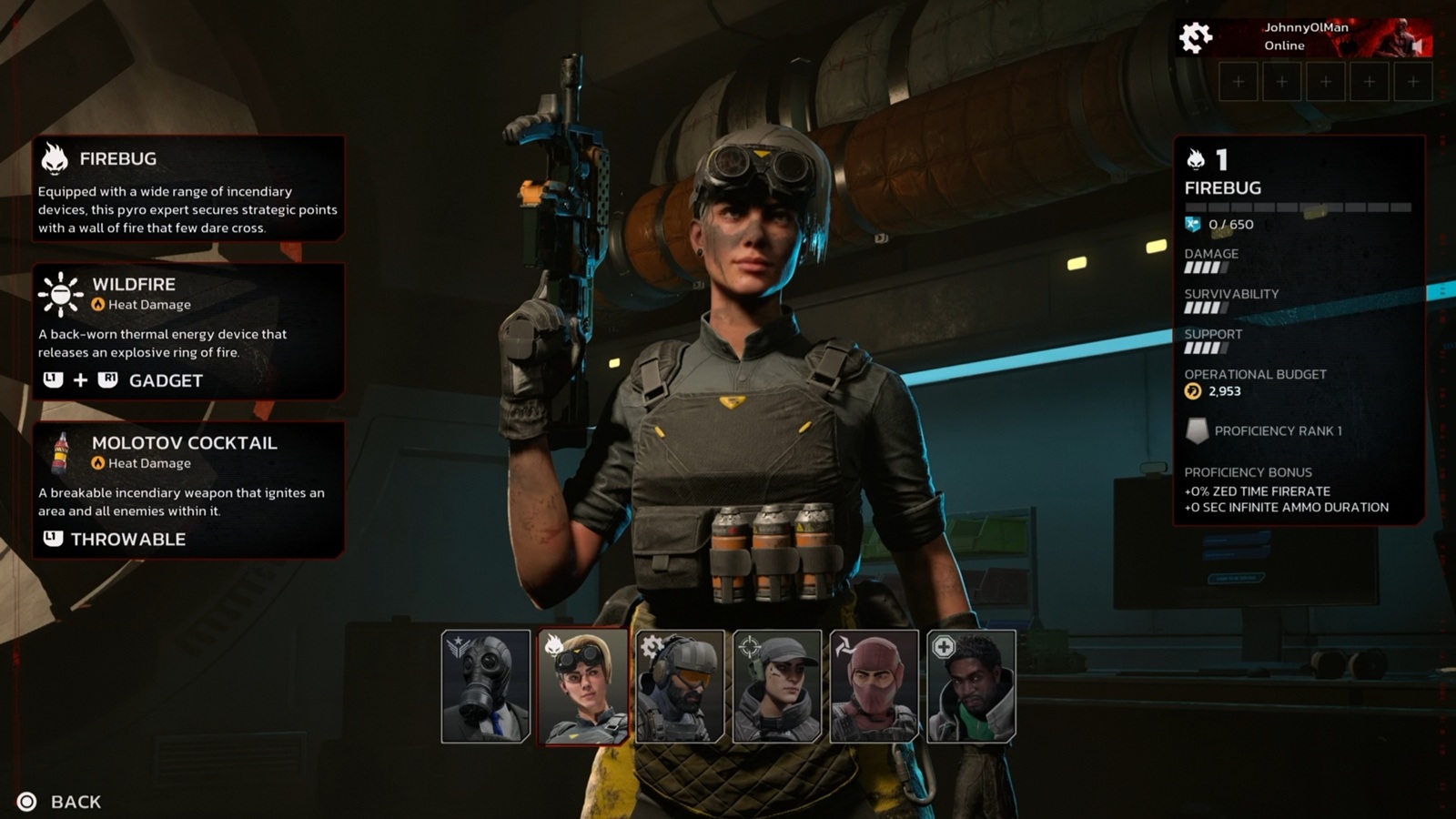
Task: Pick the Sharpshooter portrait with gray cap
Action: coord(777,686)
